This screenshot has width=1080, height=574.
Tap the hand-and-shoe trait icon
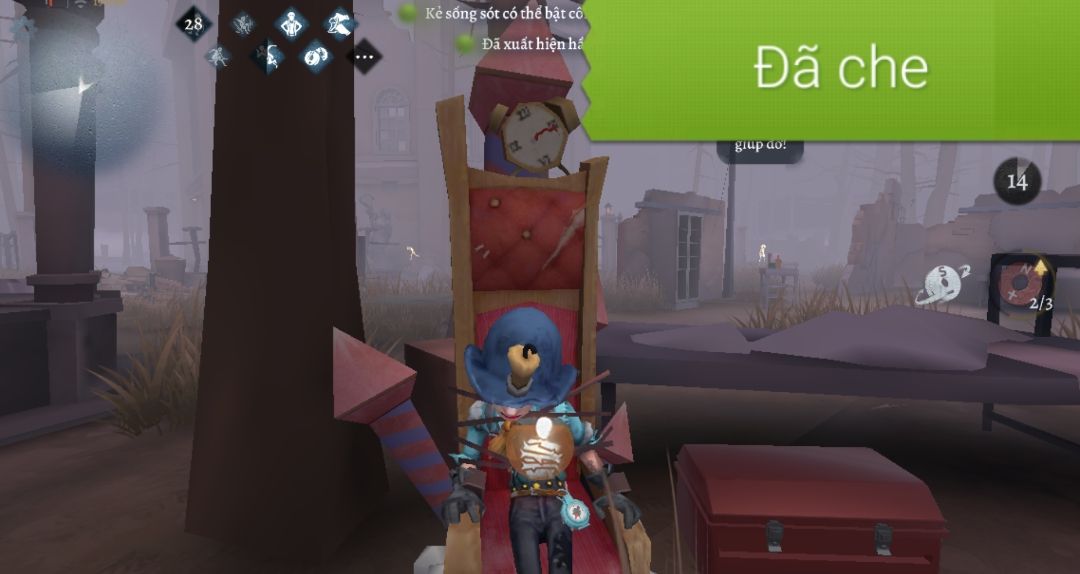[340, 23]
